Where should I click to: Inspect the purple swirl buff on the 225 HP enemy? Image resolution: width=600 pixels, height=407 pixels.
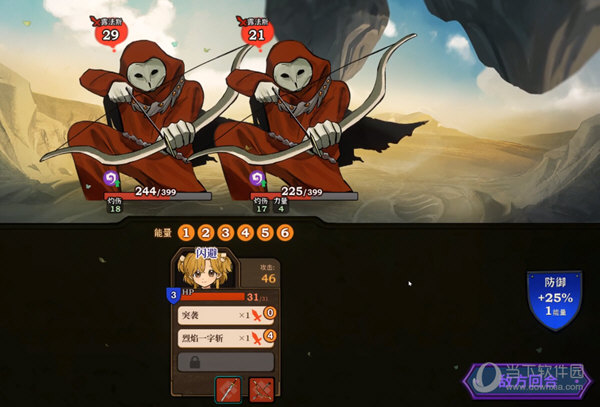[x=232, y=179]
